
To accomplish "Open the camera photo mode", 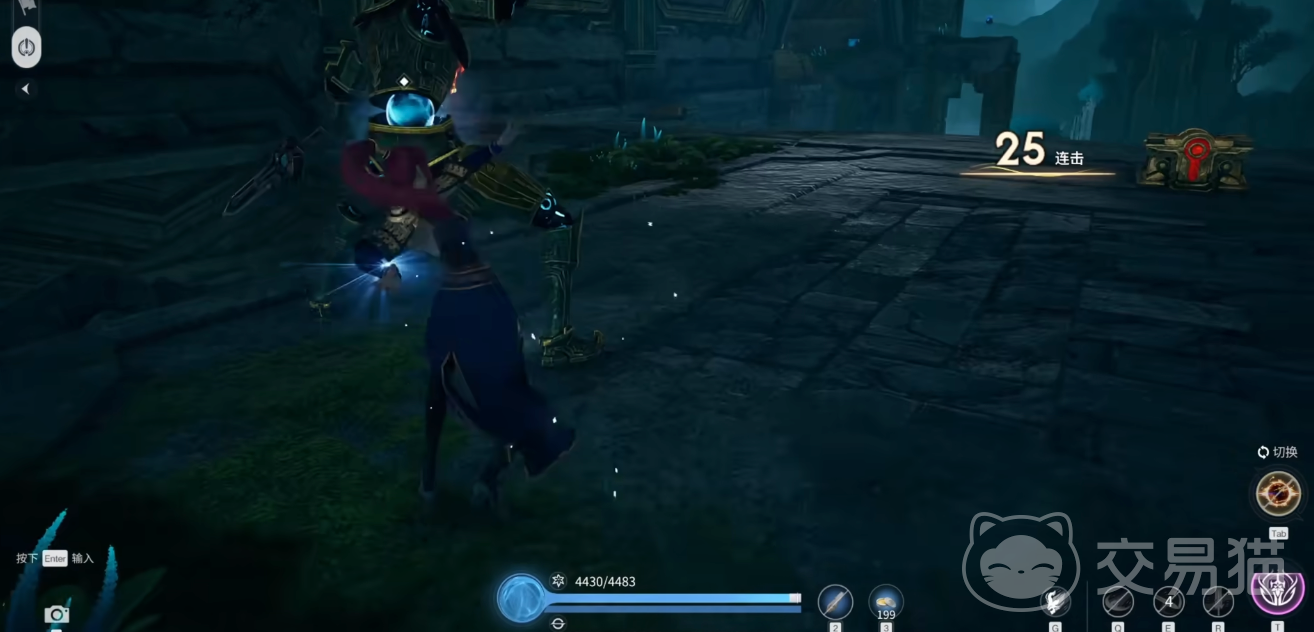I will 56,614.
